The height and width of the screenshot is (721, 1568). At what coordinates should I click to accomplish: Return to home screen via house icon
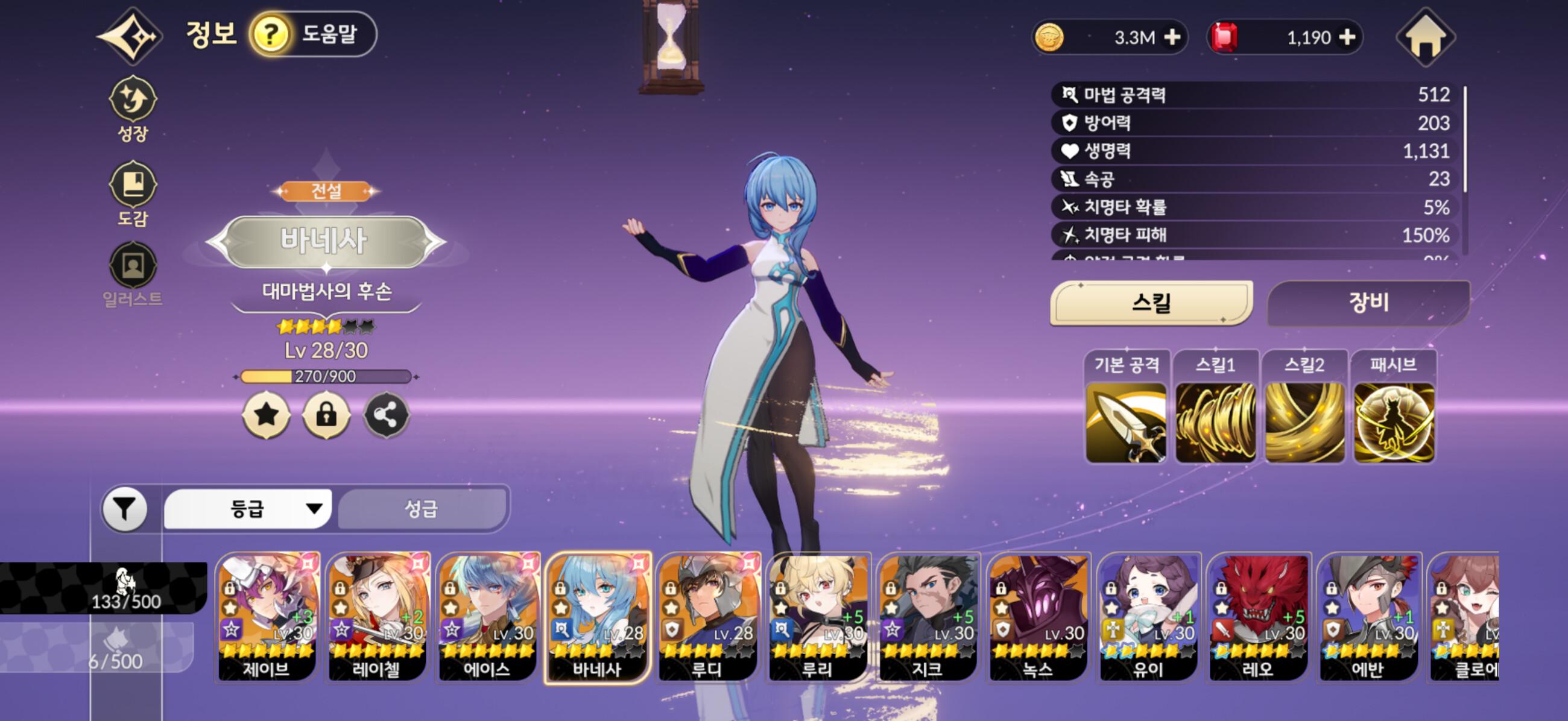point(1426,38)
